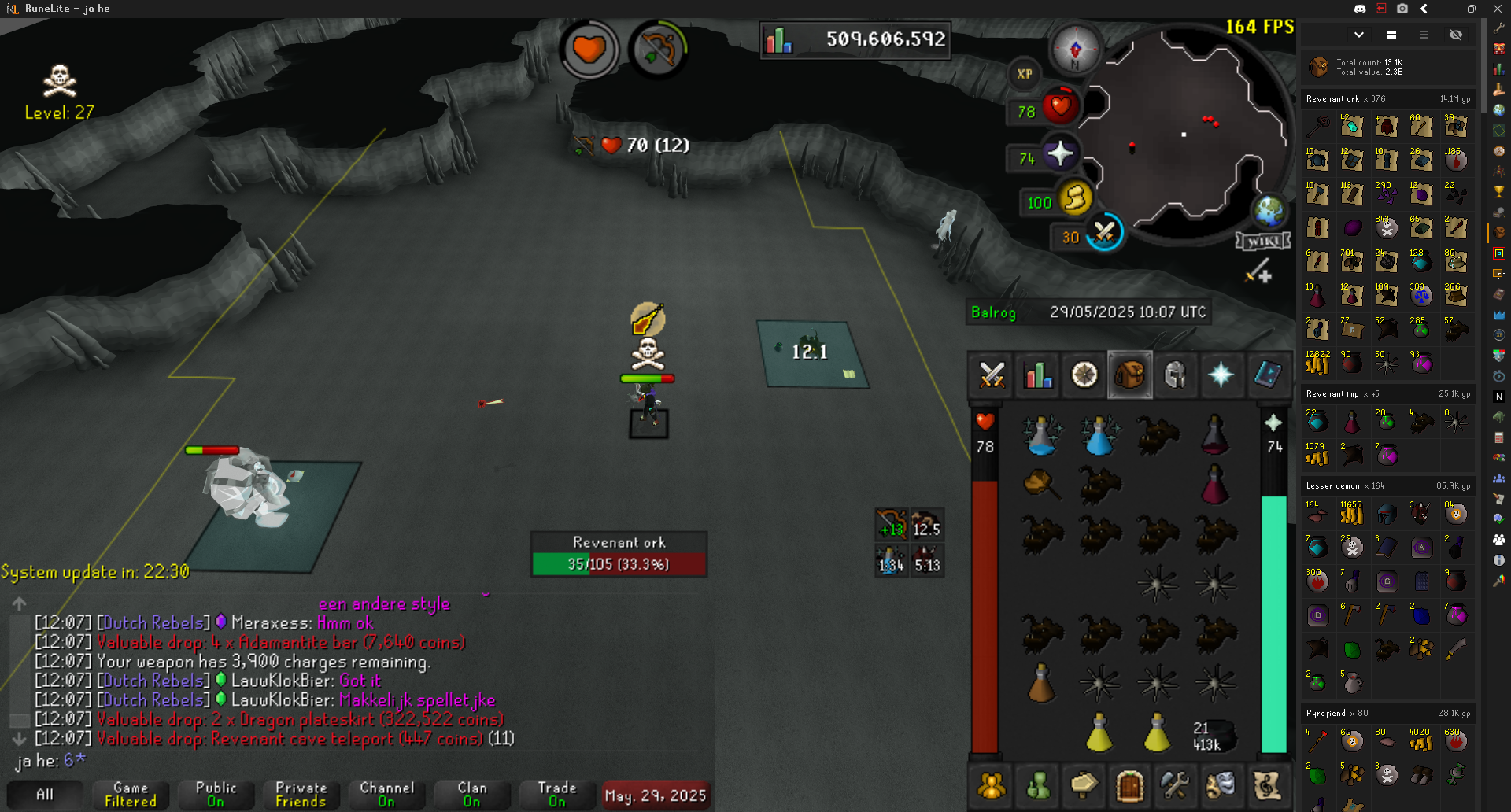The width and height of the screenshot is (1511, 812).
Task: Select the Game chat filter tab
Action: [x=131, y=794]
